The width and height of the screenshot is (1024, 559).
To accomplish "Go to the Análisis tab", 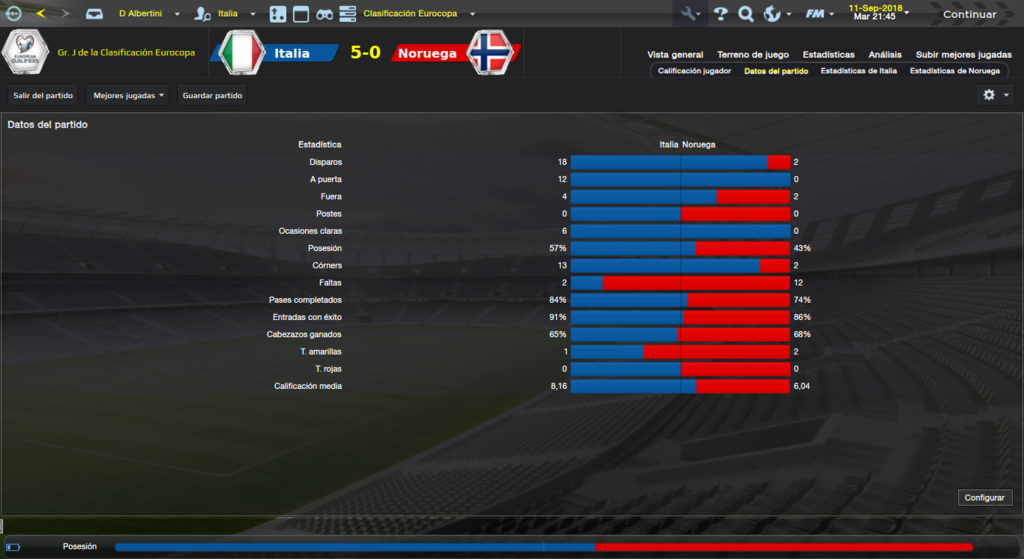I will click(x=885, y=55).
